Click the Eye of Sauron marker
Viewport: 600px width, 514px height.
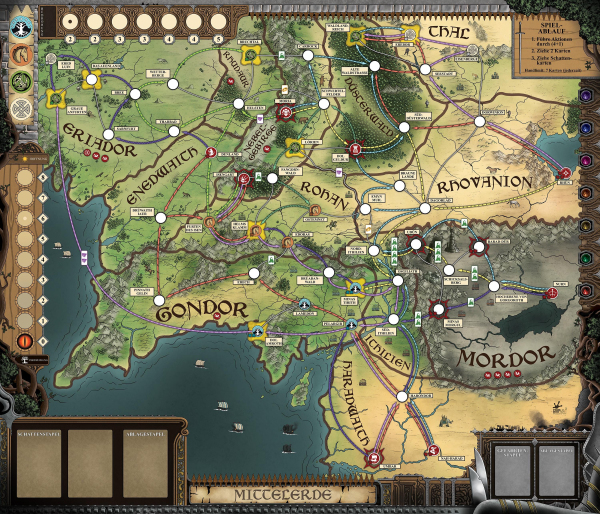[x=24, y=341]
